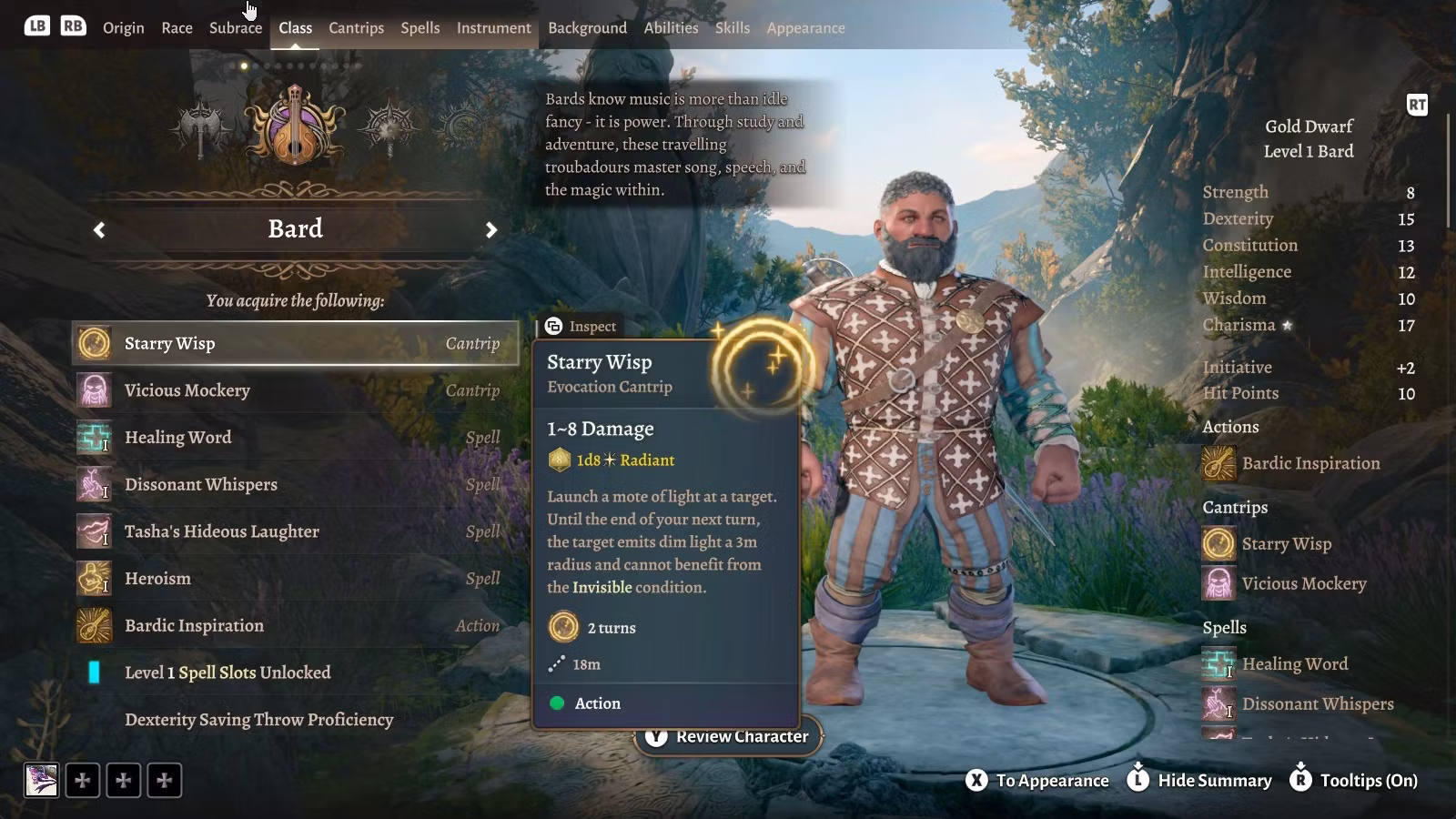Choose the Healing Word spell row

[295, 438]
